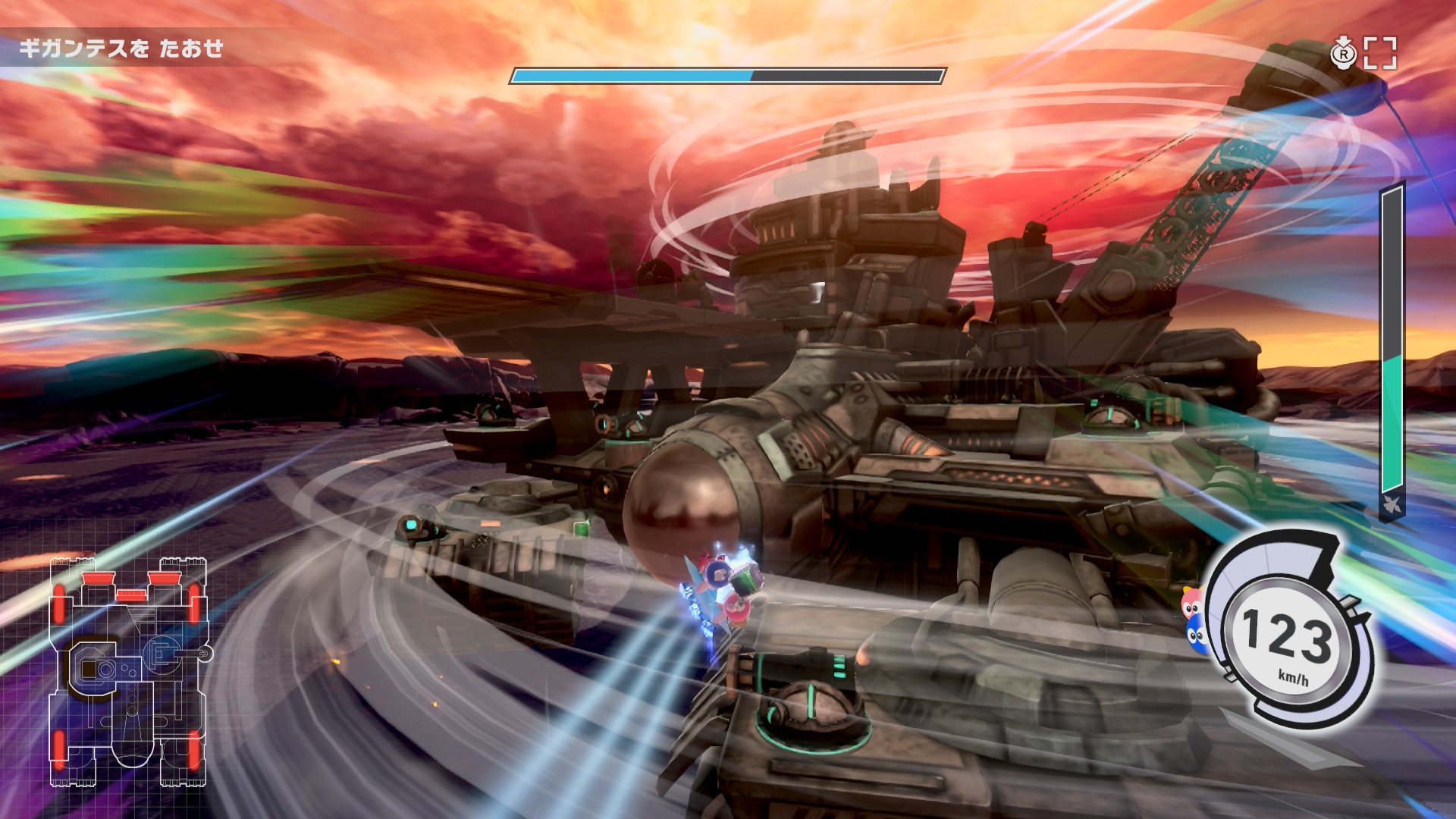Toggle the bracket frame view icon

click(x=1380, y=53)
